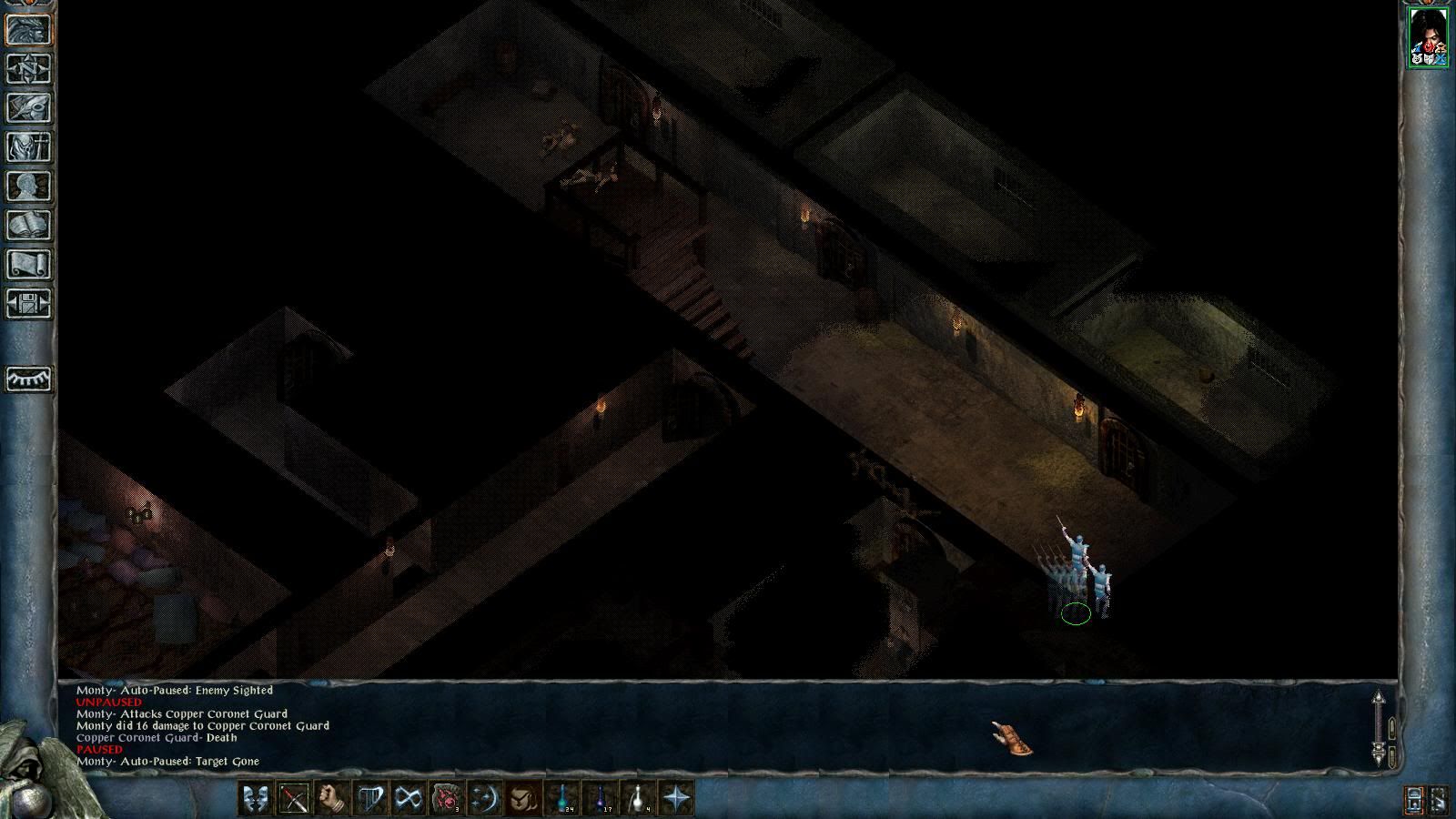
Task: Open the options floppy disk button
Action: pos(29,303)
